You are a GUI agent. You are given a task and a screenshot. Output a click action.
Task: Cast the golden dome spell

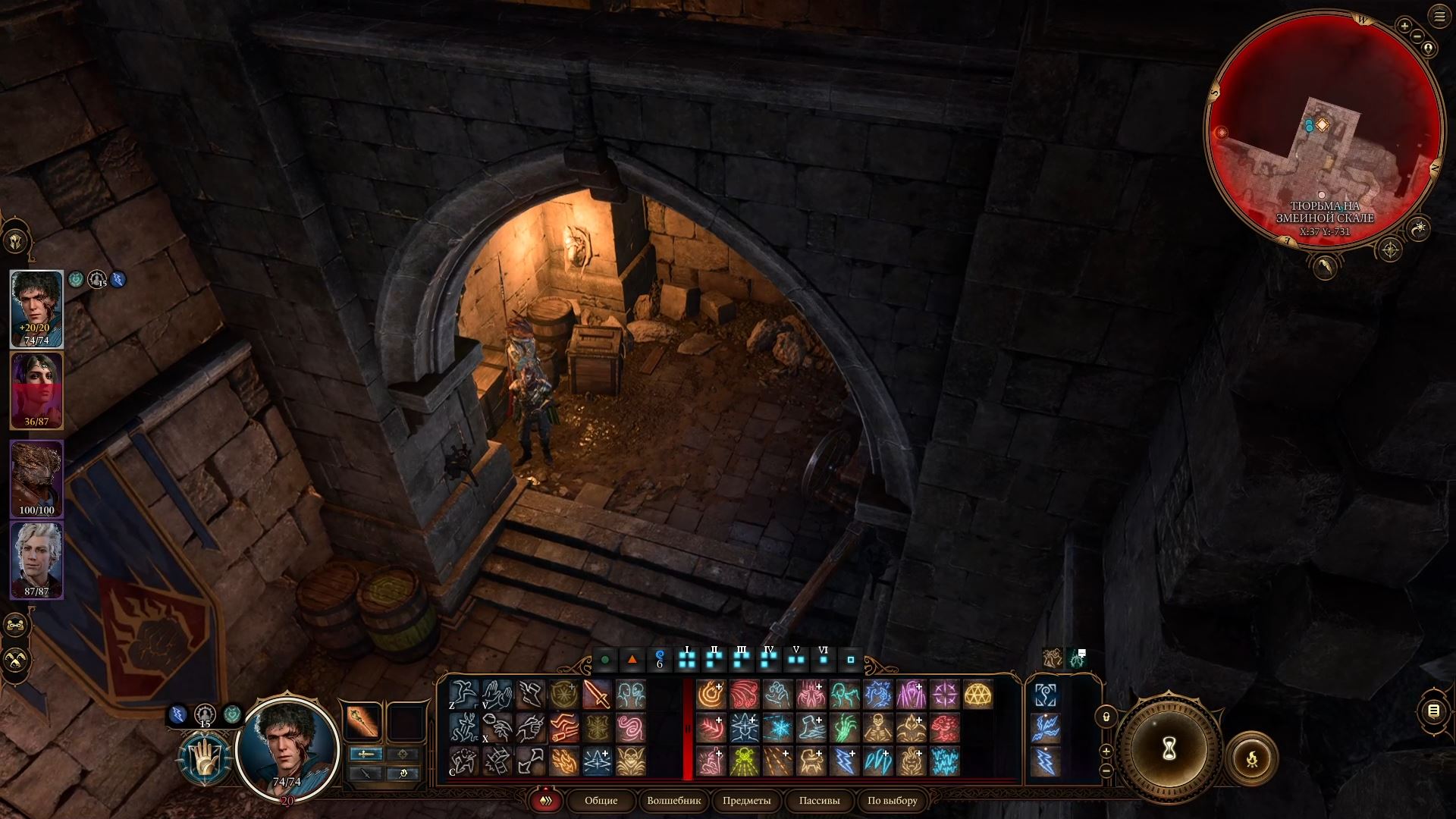coord(977,695)
